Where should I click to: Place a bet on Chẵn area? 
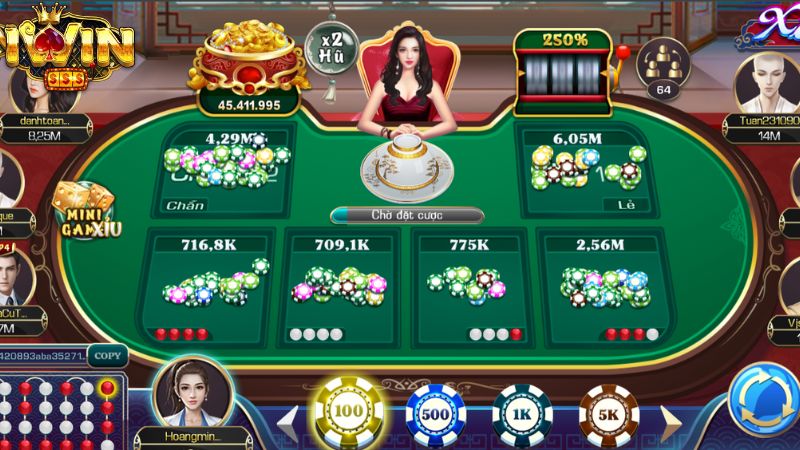click(x=223, y=172)
